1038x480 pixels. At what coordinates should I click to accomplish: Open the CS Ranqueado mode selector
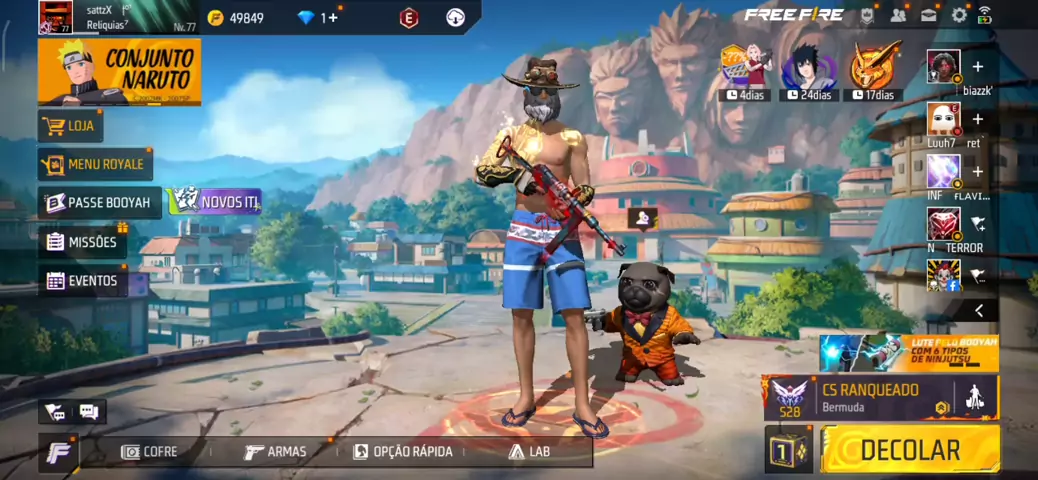[x=880, y=398]
